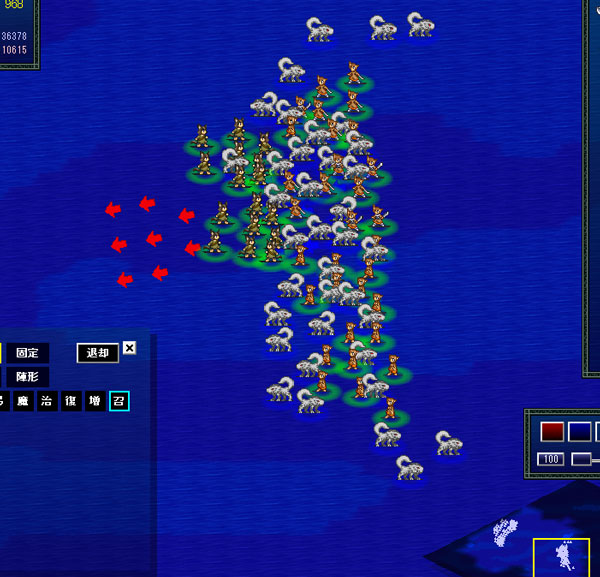Grab the speed slider handle
Screen dimensions: 600x577
(x=581, y=459)
